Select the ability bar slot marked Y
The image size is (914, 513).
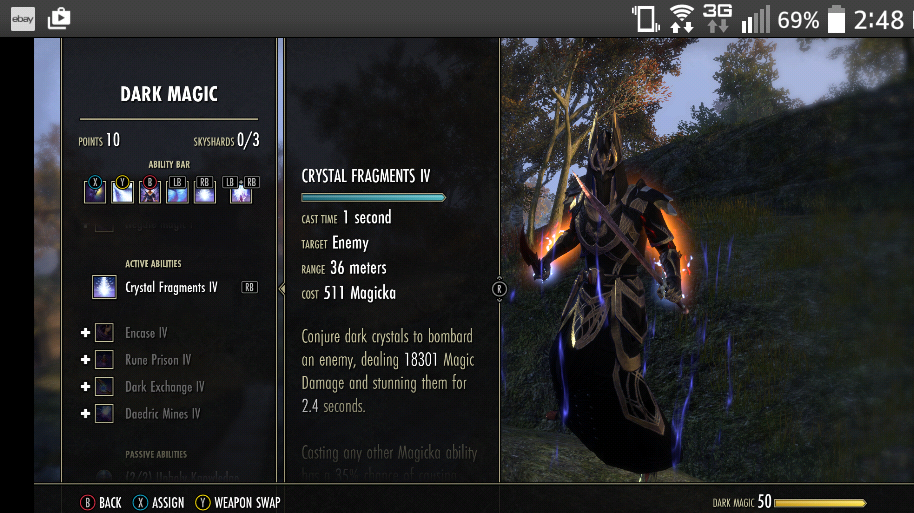123,192
